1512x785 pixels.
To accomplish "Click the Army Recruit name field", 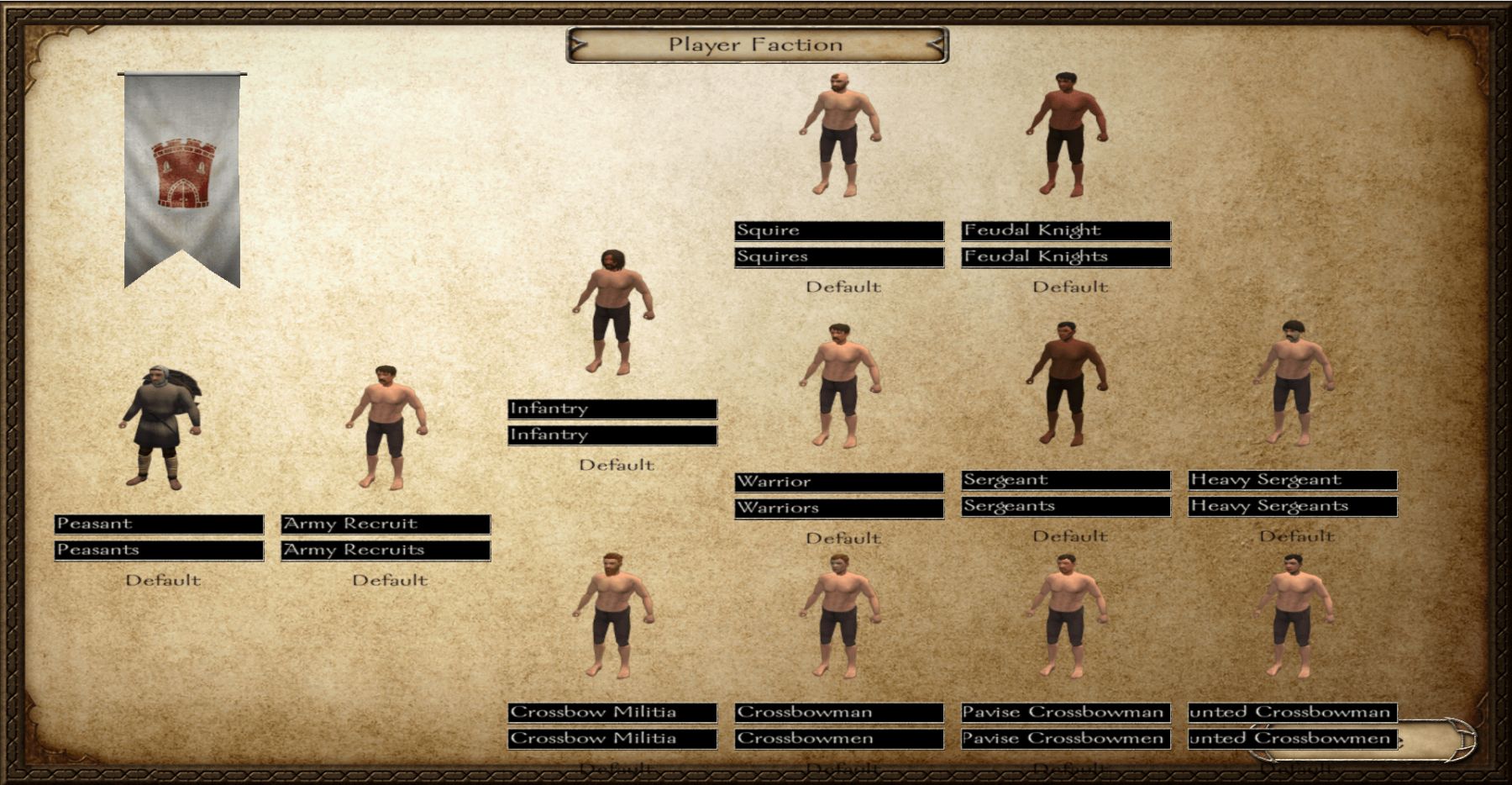I will click(x=386, y=524).
